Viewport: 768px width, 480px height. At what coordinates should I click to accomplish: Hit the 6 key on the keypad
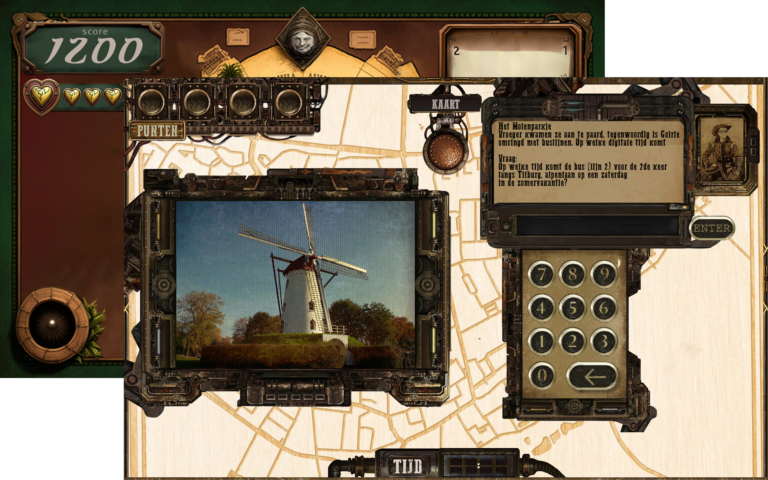604,307
